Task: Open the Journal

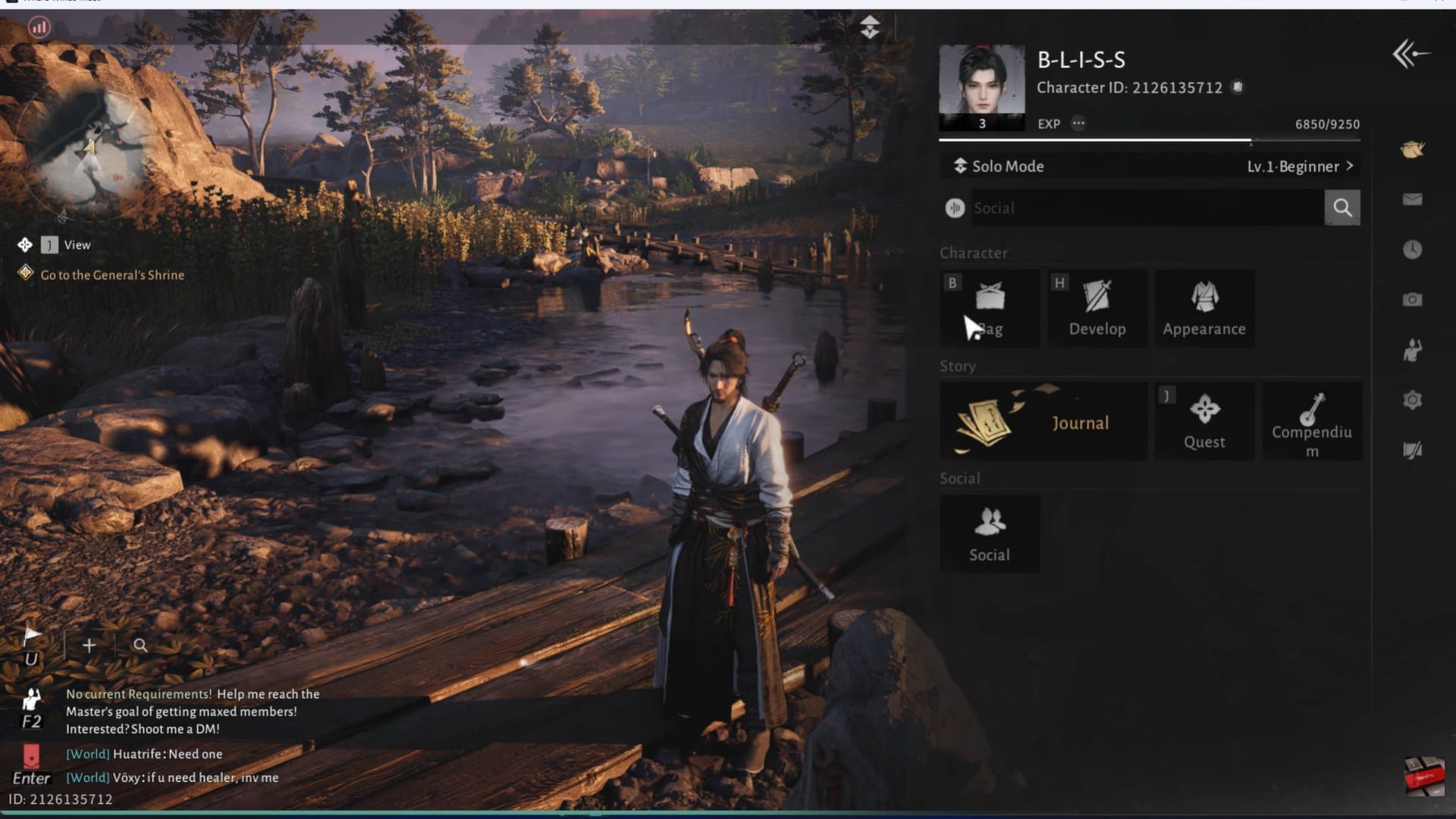Action: click(1043, 422)
